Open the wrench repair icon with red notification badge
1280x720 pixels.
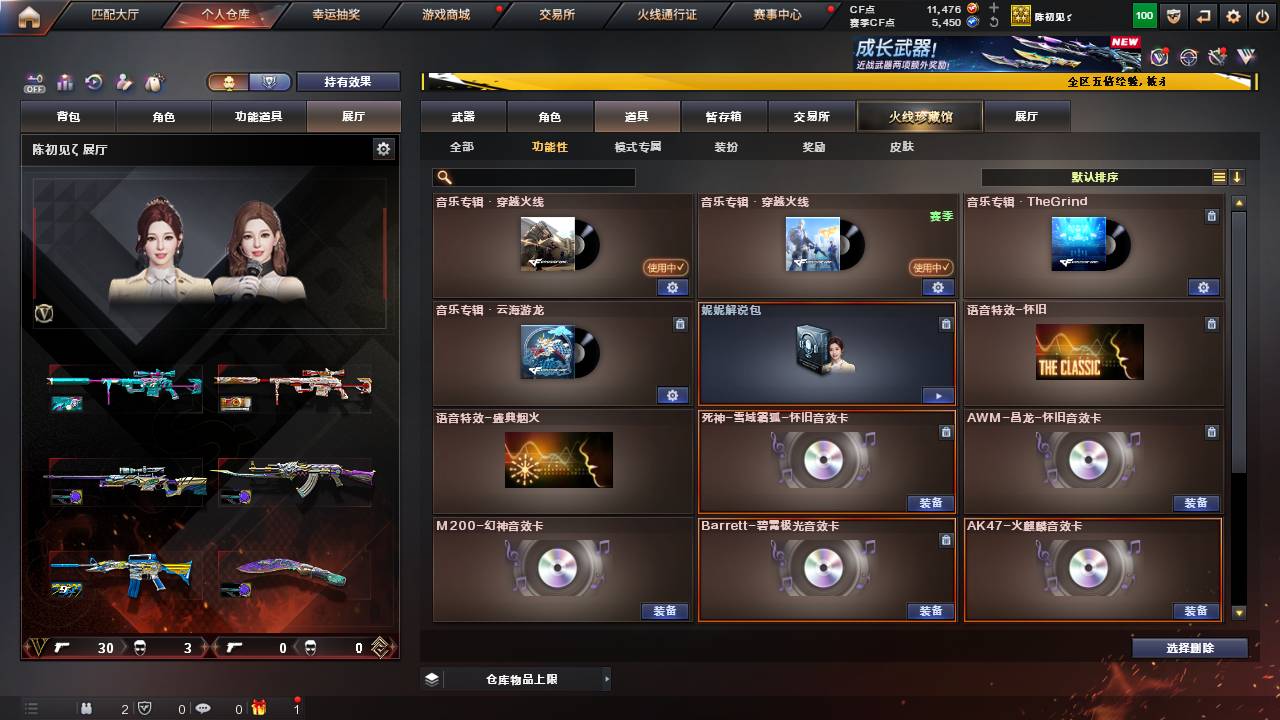(1216, 57)
